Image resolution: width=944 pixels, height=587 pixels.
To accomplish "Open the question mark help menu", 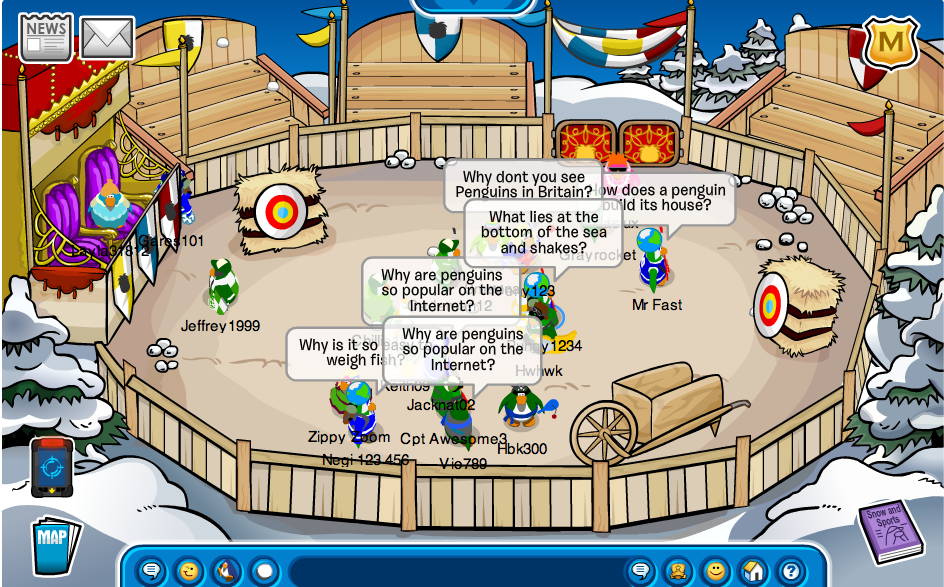I will 790,571.
